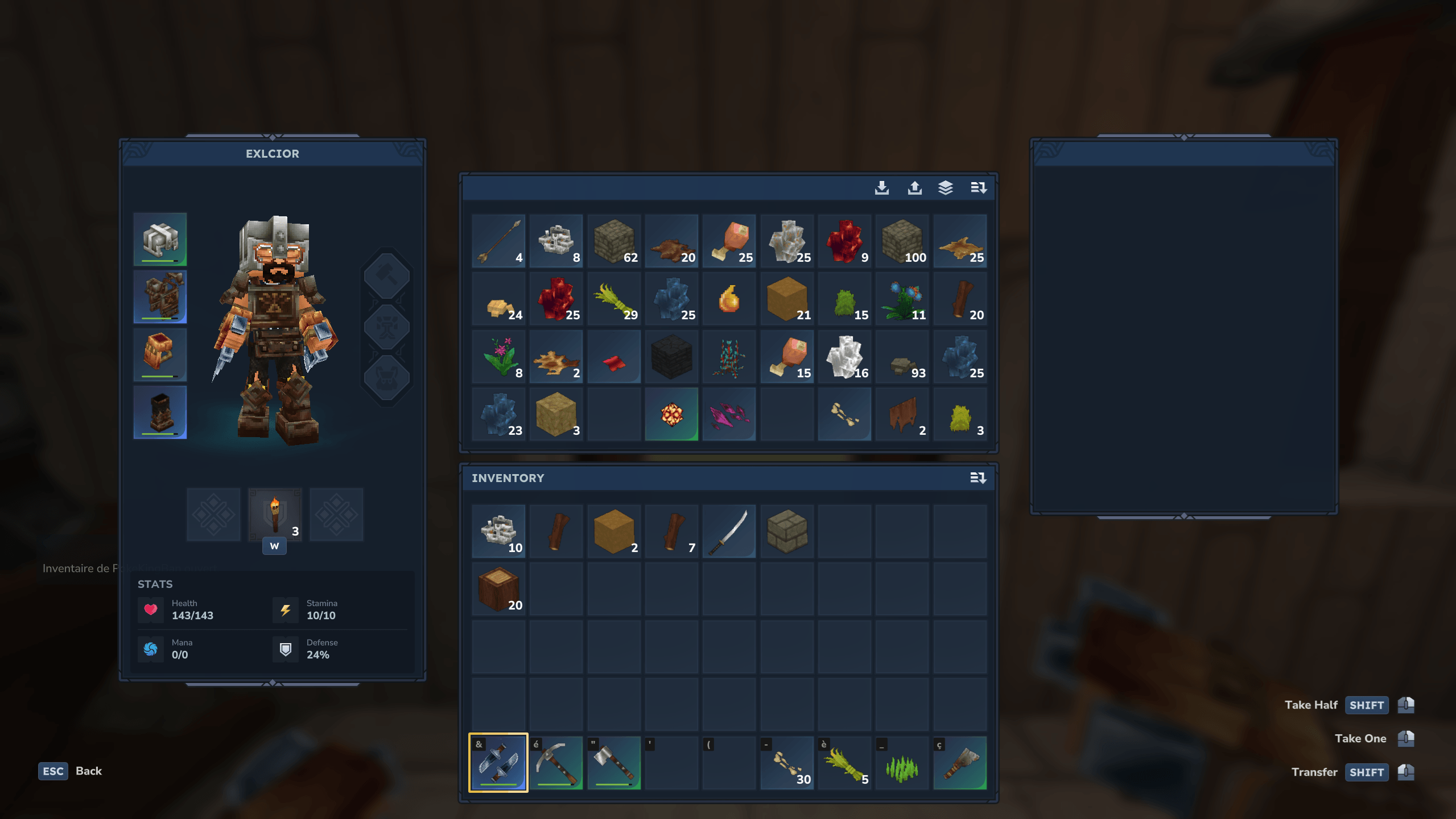Viewport: 1456px width, 819px height.
Task: Click the stack layers icon in chest header
Action: [x=945, y=188]
